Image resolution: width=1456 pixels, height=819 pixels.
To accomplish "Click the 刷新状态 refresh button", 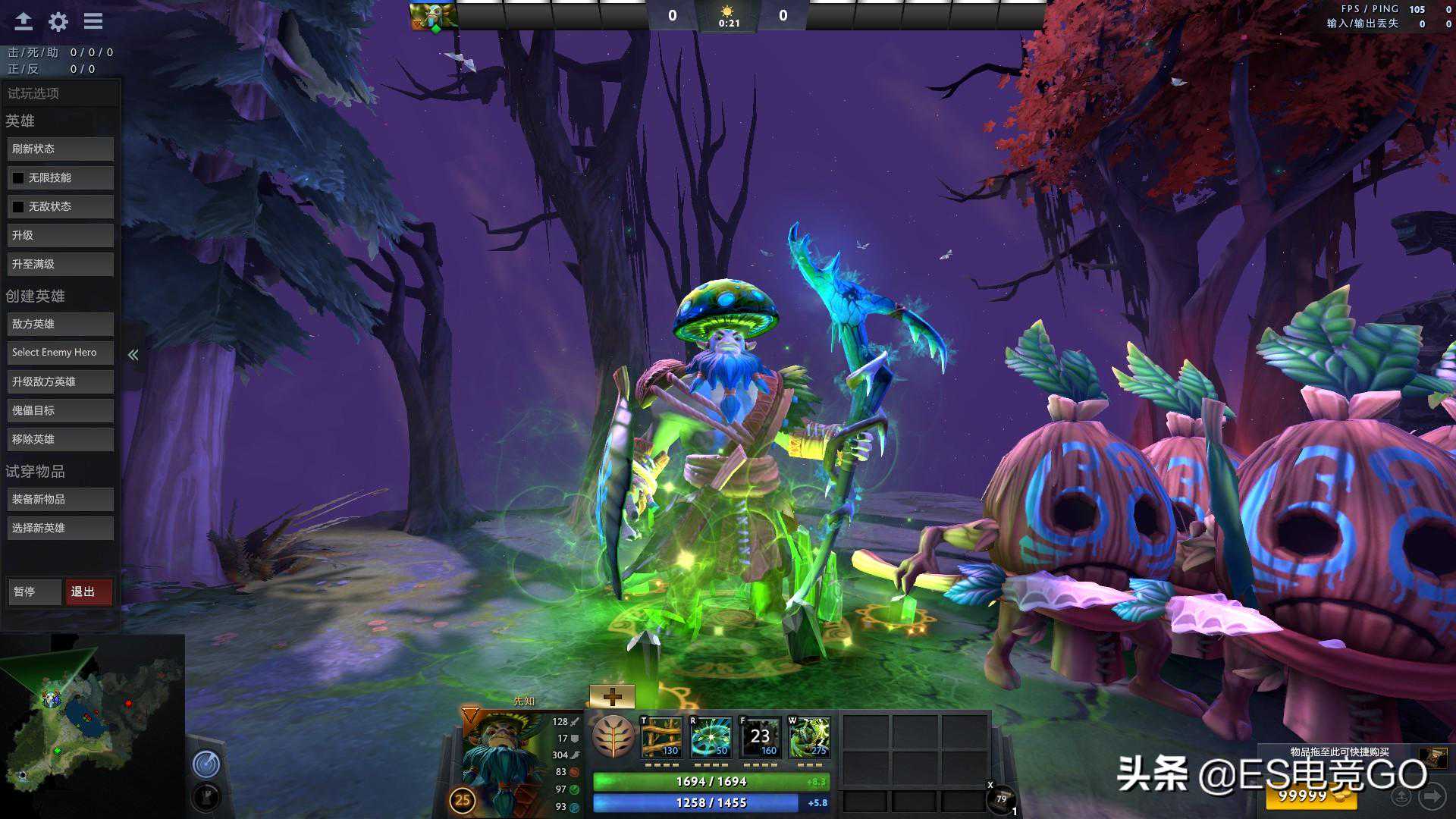I will coord(60,149).
